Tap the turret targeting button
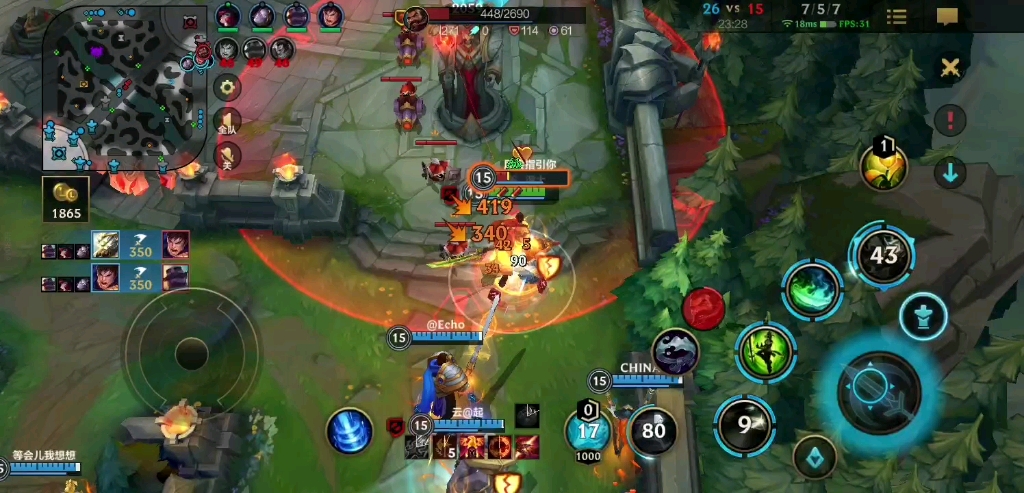1024x493 pixels. (x=923, y=317)
